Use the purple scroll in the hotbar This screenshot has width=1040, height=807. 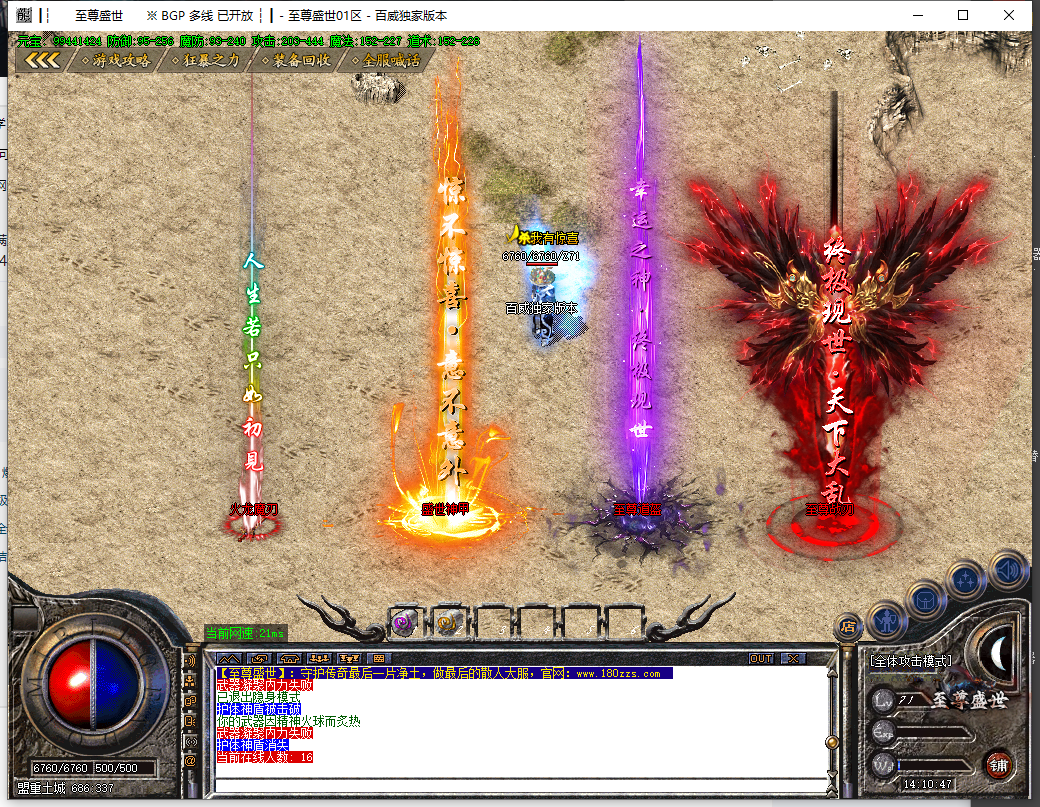click(x=404, y=622)
